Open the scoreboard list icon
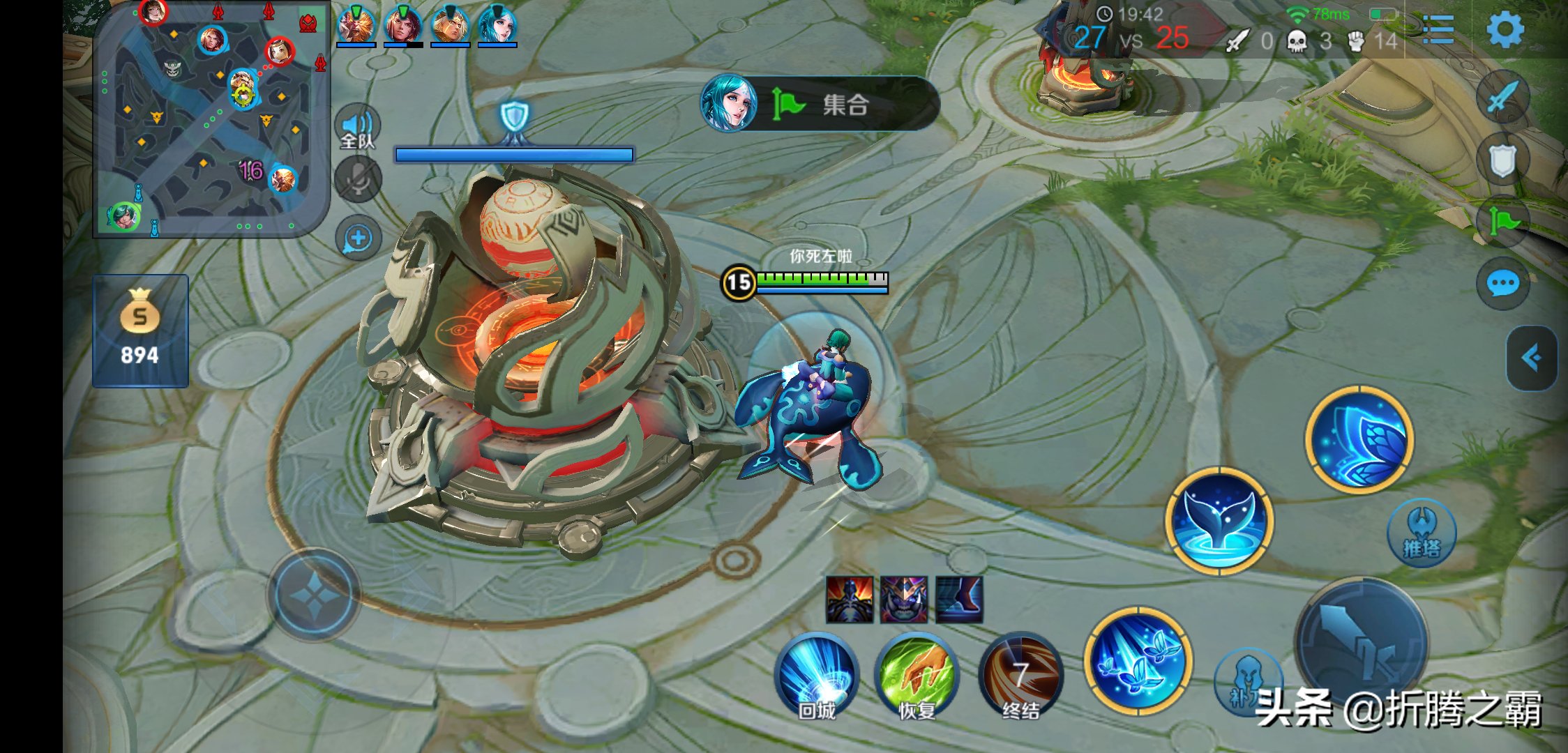This screenshot has width=1568, height=753. coord(1438,31)
